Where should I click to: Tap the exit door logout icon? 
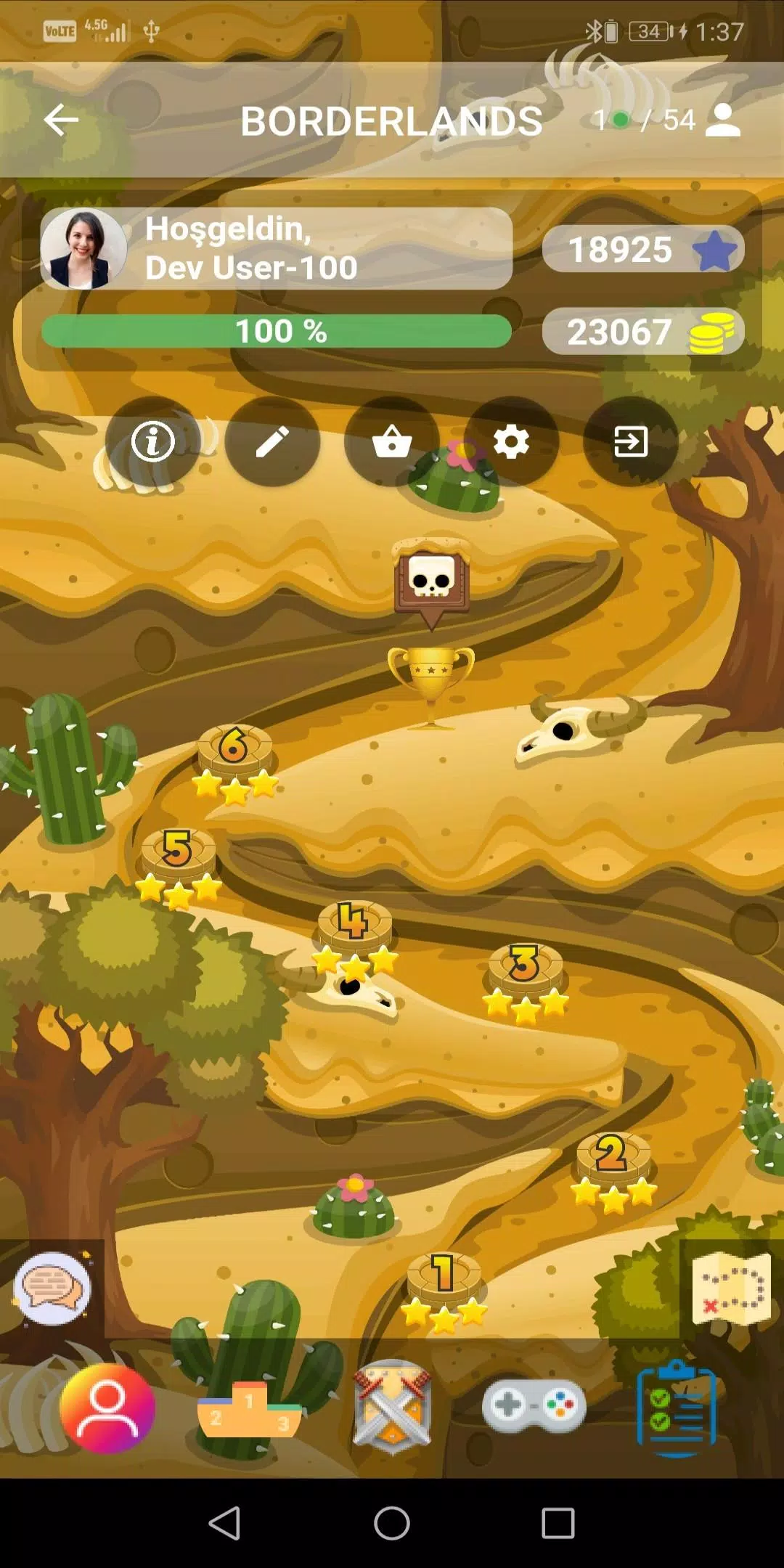[x=631, y=441]
